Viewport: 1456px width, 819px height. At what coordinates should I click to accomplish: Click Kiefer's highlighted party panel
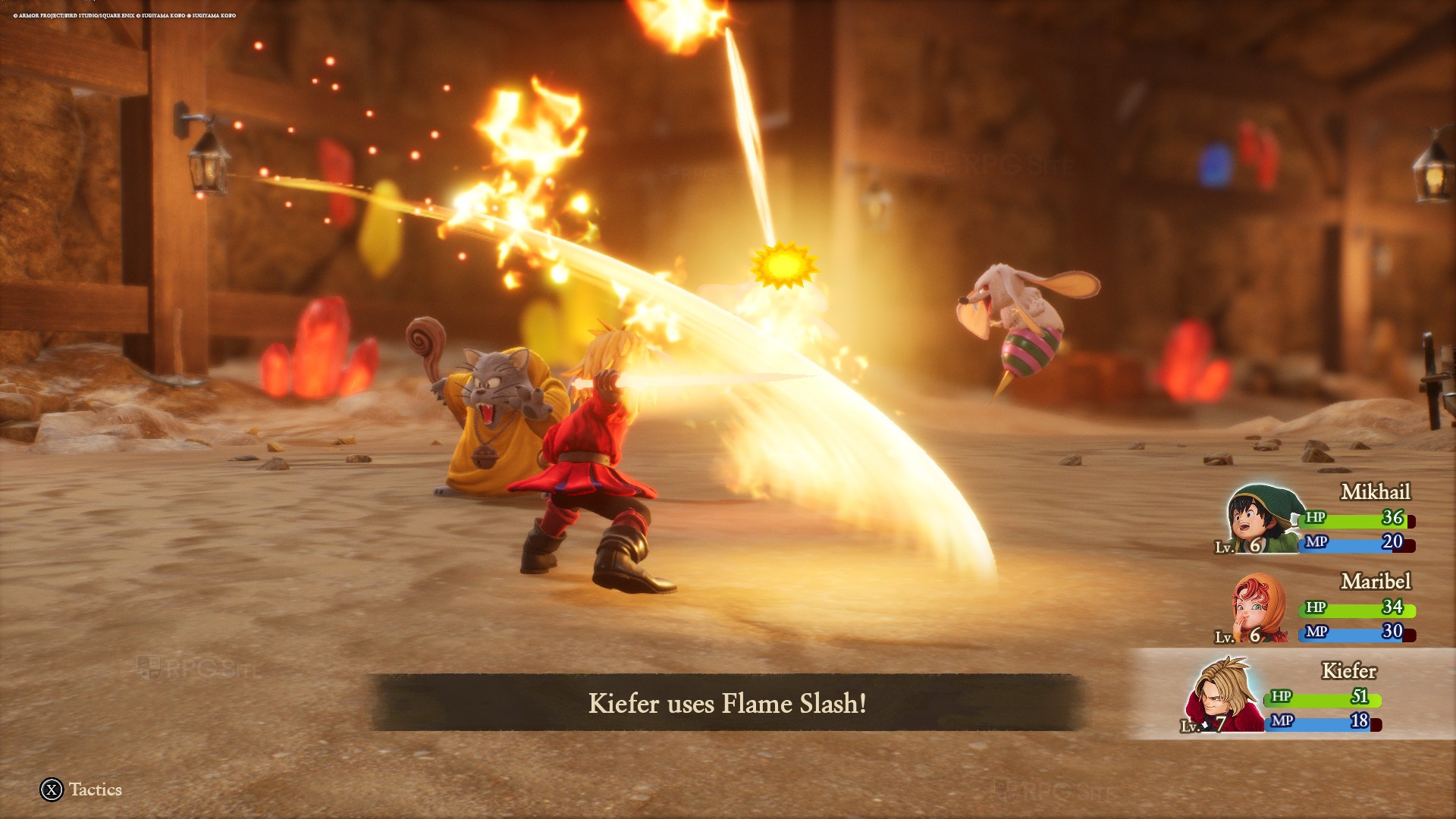(x=1289, y=694)
